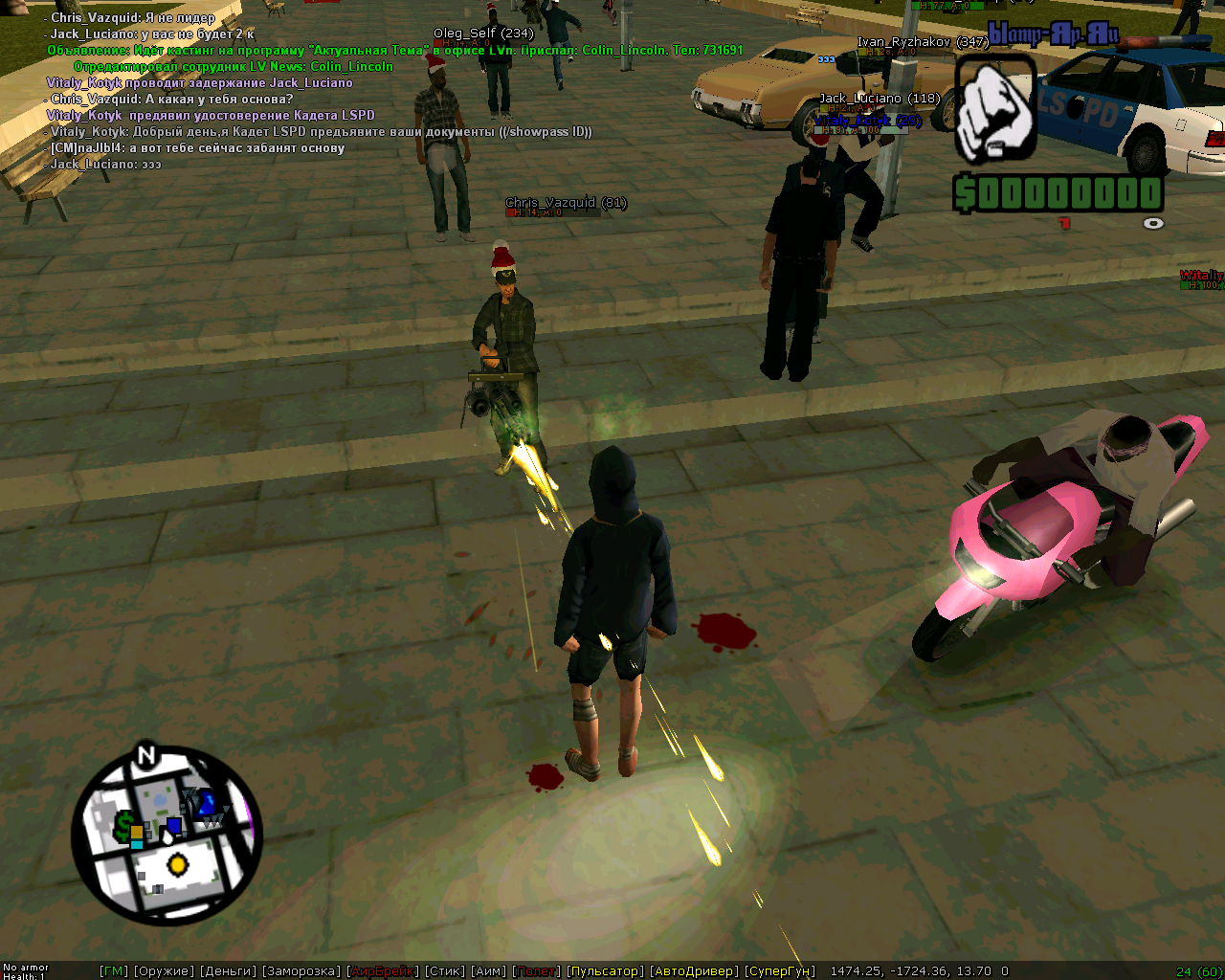Toggle the Полет option
Image resolution: width=1225 pixels, height=980 pixels.
click(537, 971)
